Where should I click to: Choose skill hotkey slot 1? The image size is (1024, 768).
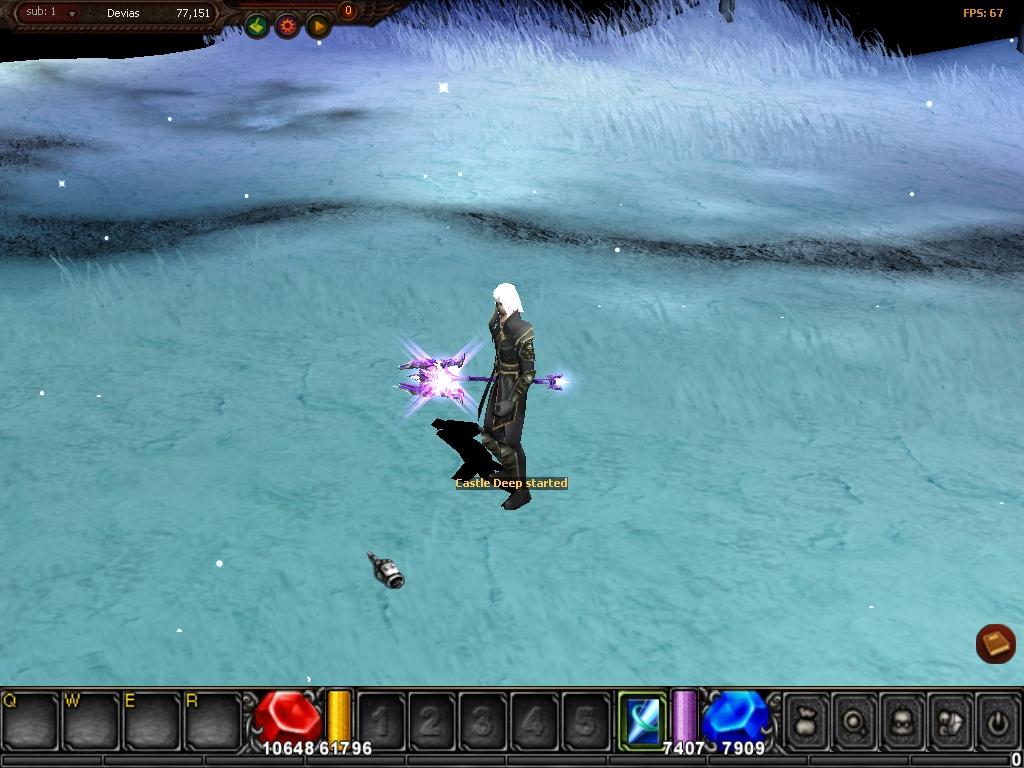(381, 720)
